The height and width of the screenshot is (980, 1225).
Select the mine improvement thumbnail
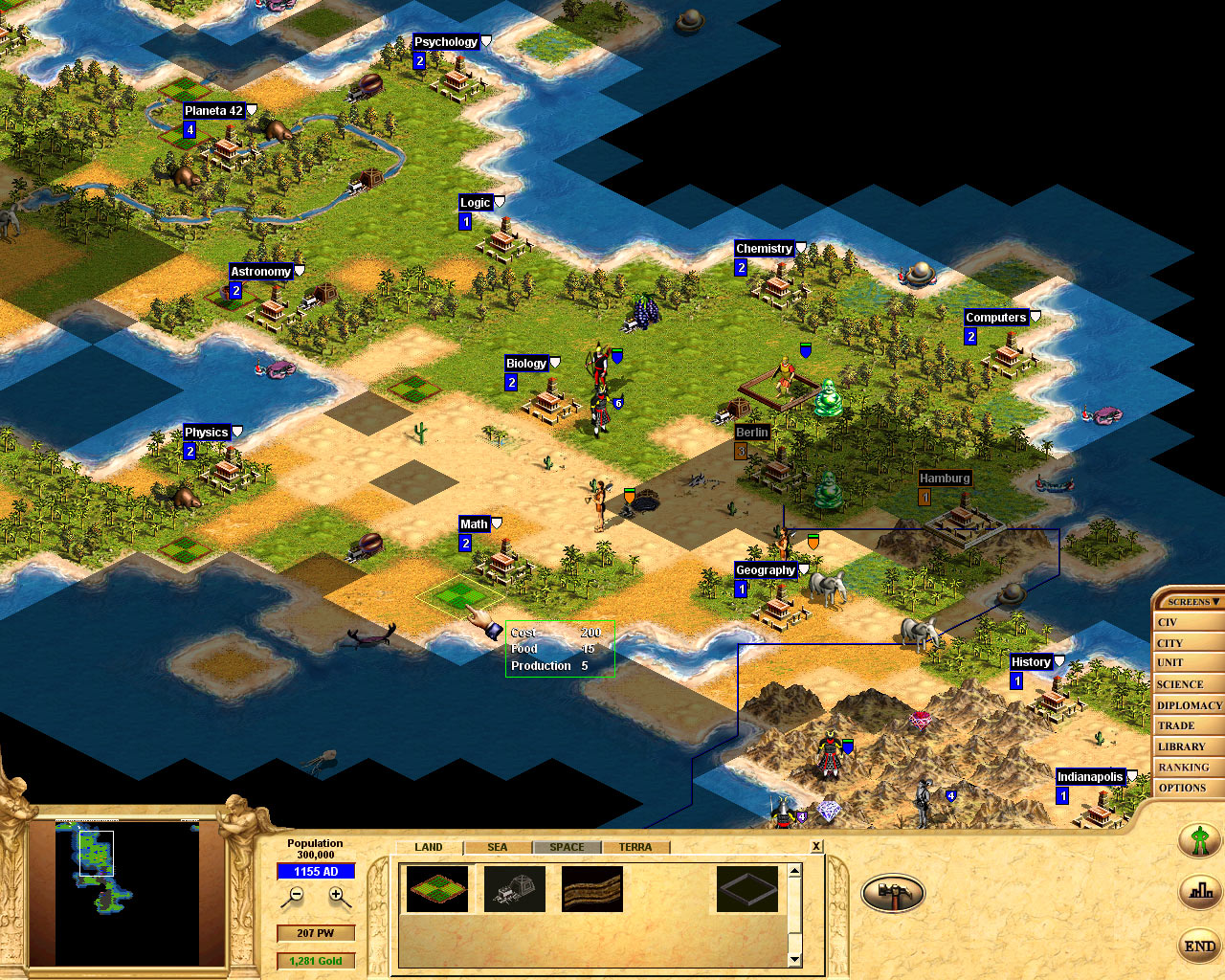point(515,888)
